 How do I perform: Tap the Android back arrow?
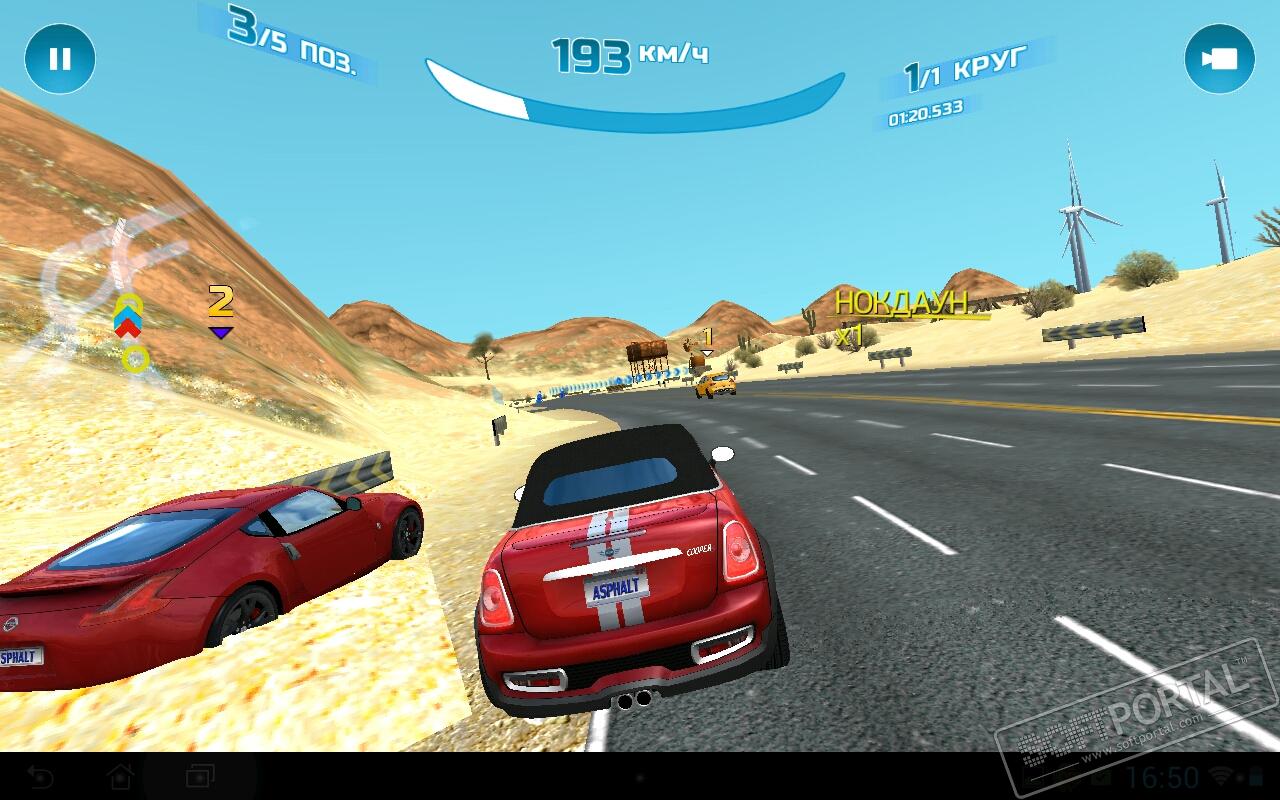click(41, 776)
